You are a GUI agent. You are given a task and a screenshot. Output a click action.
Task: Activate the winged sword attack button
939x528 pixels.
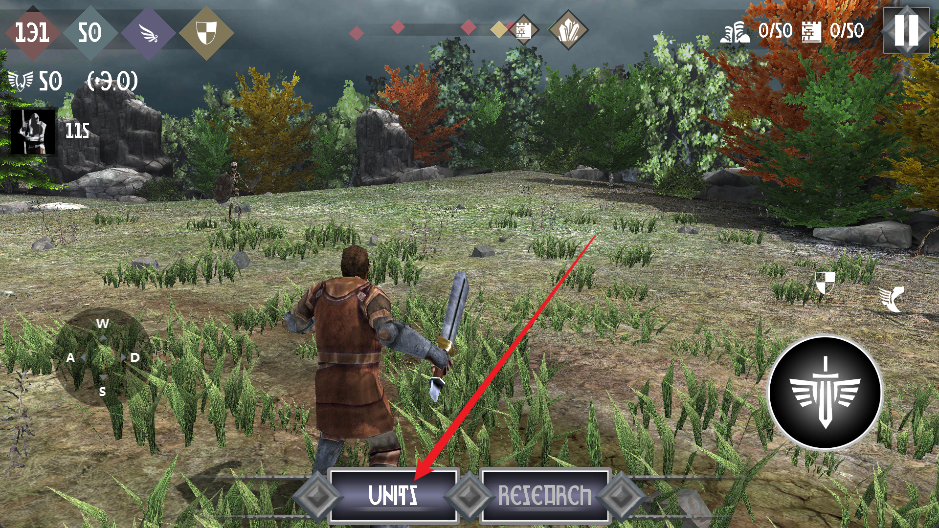click(825, 391)
